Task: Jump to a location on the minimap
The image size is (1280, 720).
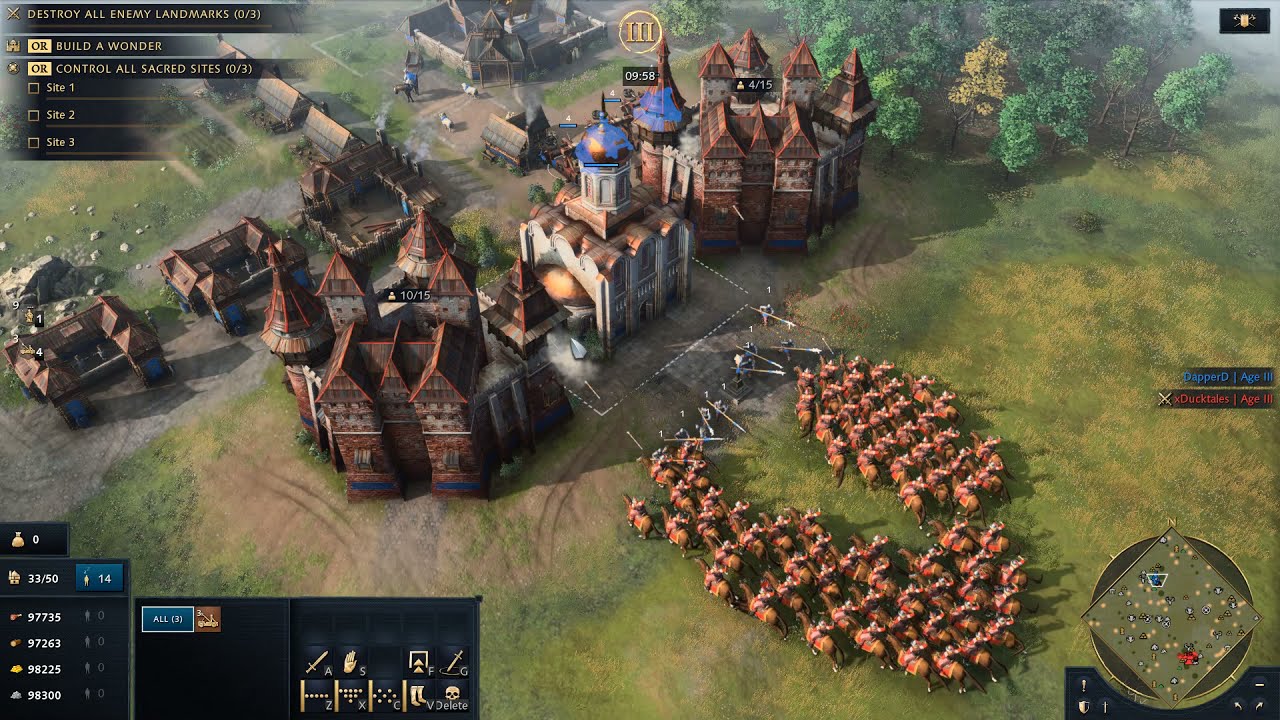Action: 1173,610
